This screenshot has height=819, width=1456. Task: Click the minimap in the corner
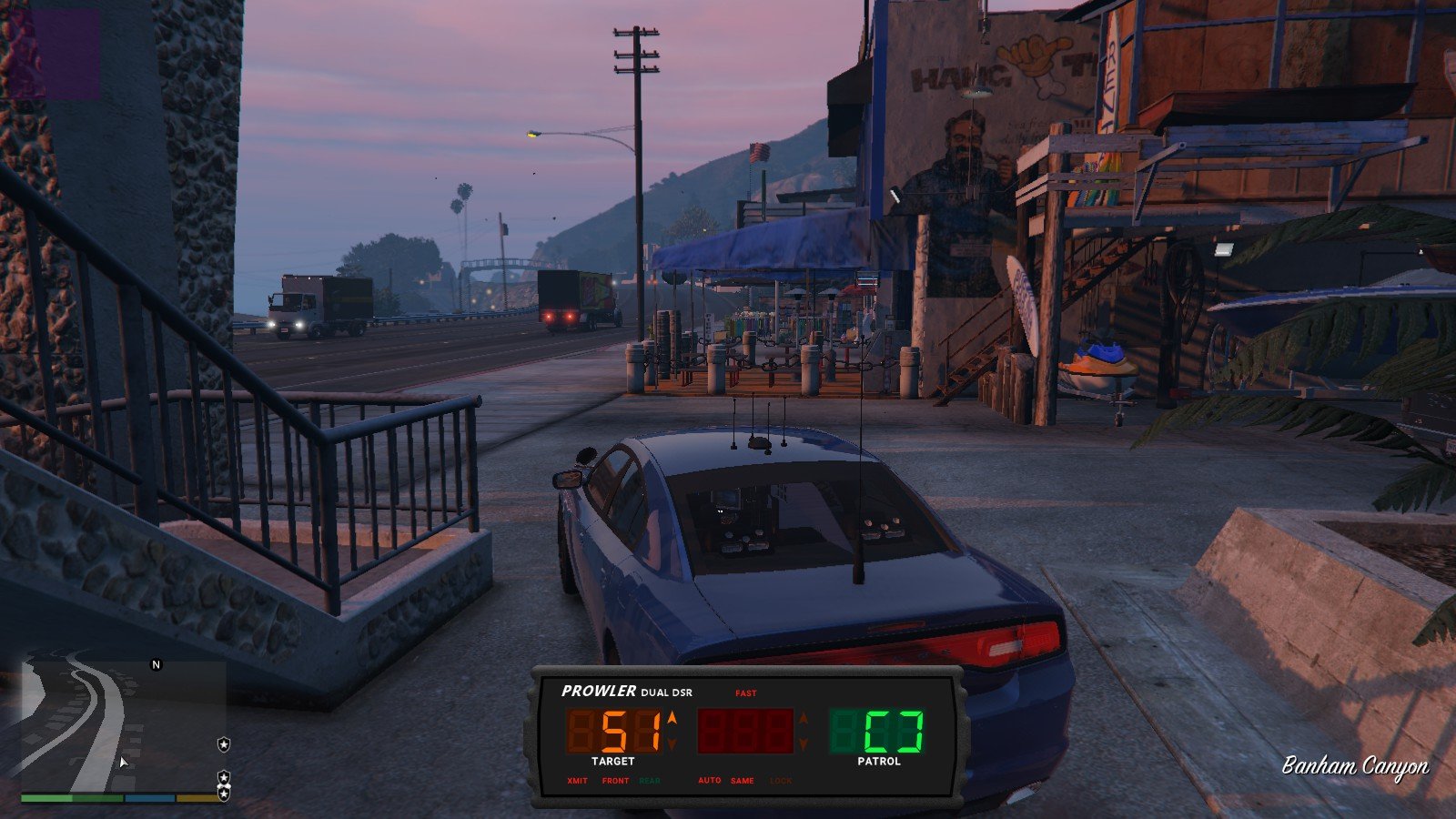[124, 726]
